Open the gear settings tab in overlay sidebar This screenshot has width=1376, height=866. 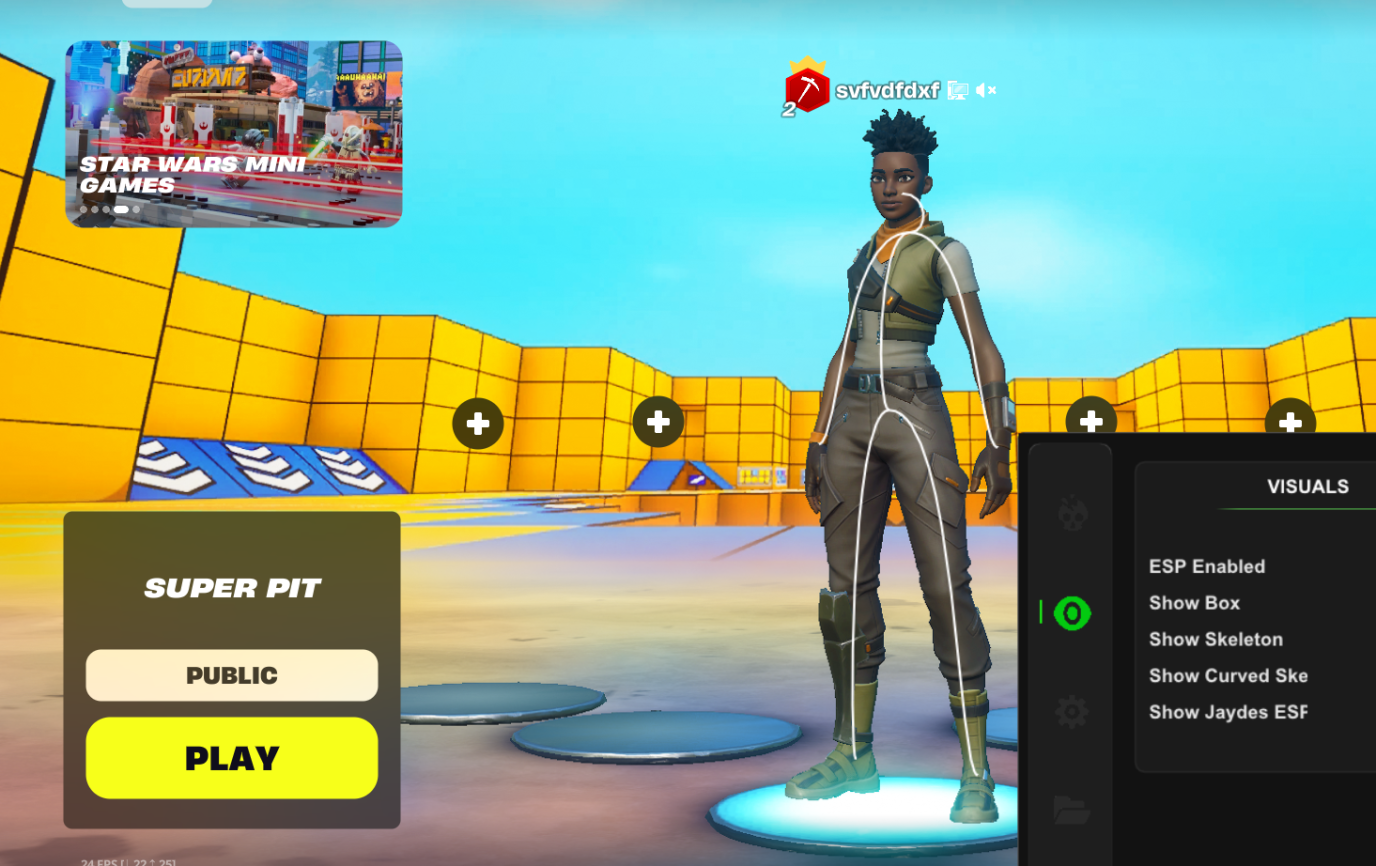click(x=1071, y=712)
